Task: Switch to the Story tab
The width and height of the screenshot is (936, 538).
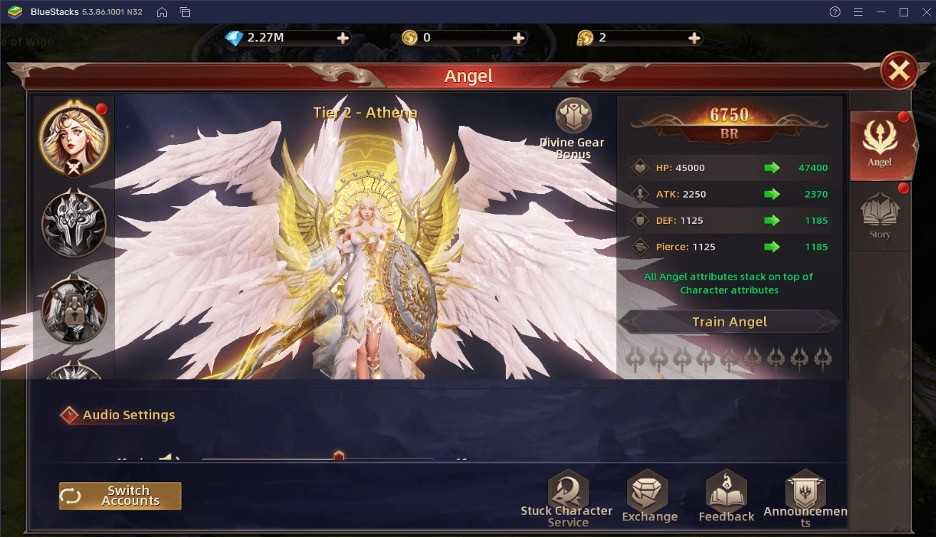Action: [x=880, y=216]
